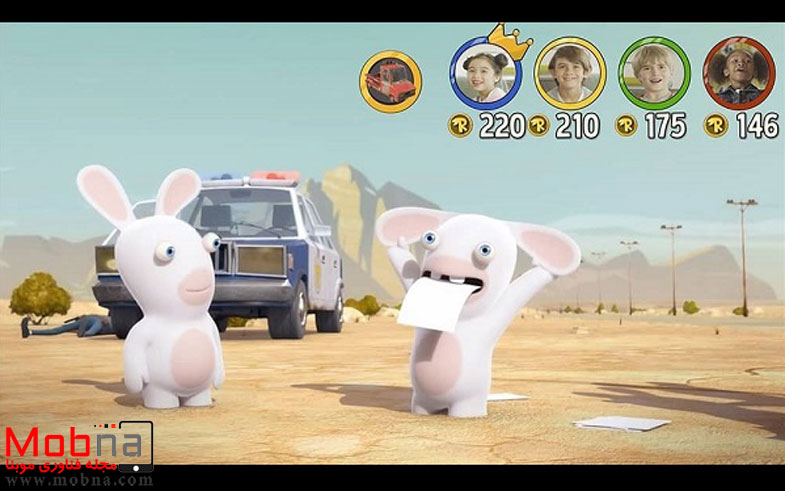Select the crowned player portrait with blue ring
Screen dimensions: 785x491
pos(485,74)
